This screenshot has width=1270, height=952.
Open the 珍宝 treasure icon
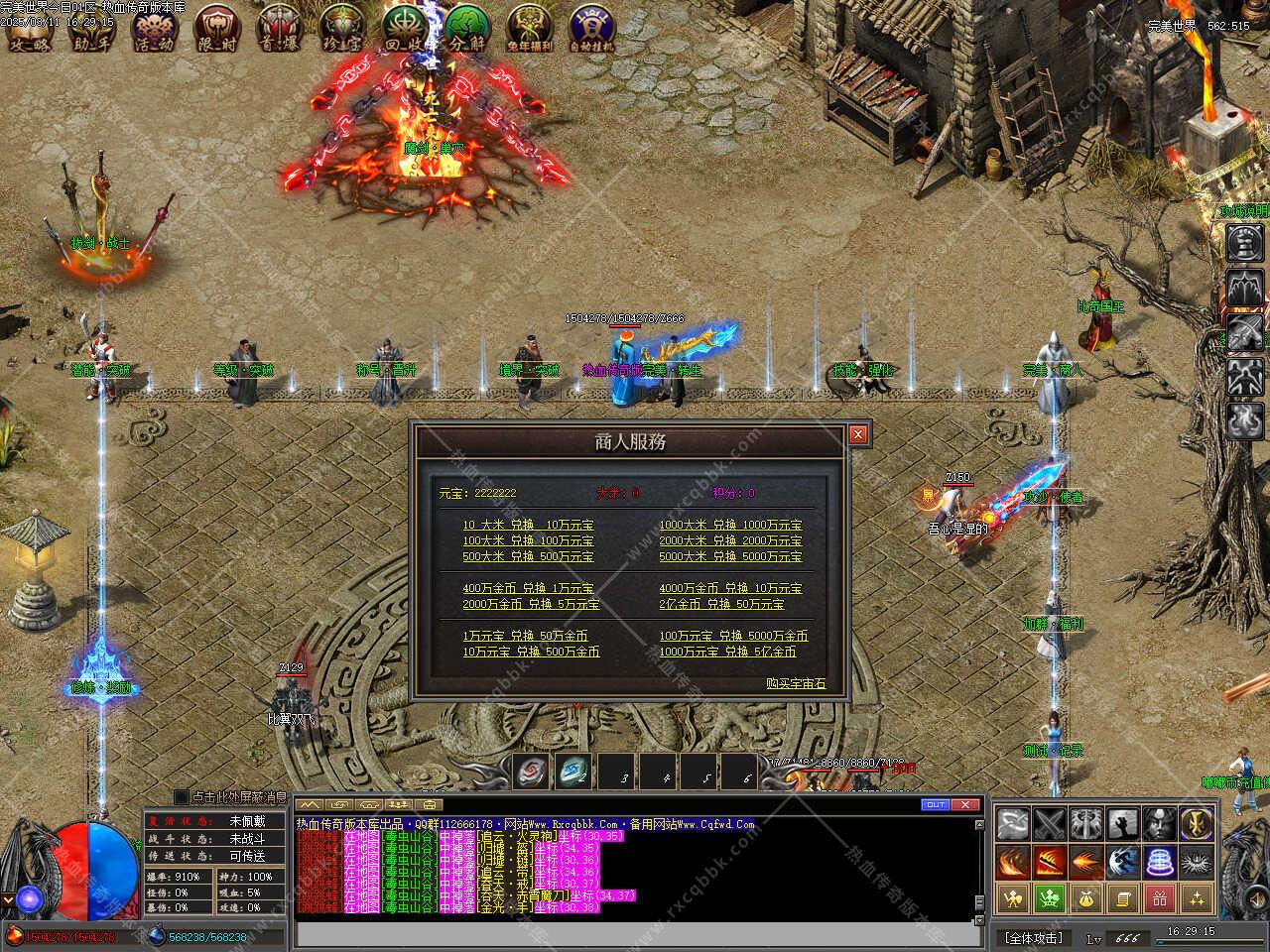point(342,27)
